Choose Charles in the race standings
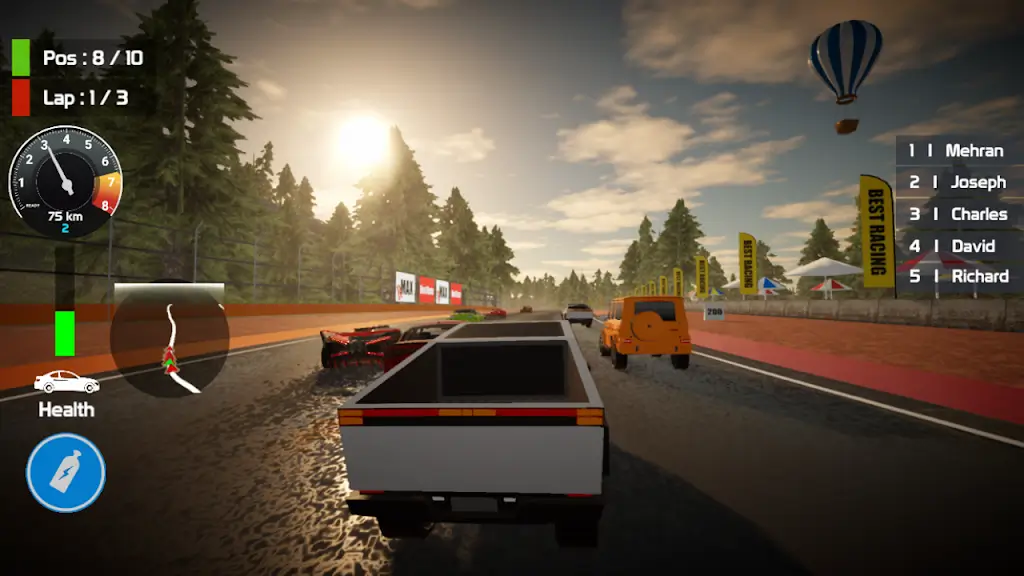Image resolution: width=1024 pixels, height=576 pixels. (957, 214)
